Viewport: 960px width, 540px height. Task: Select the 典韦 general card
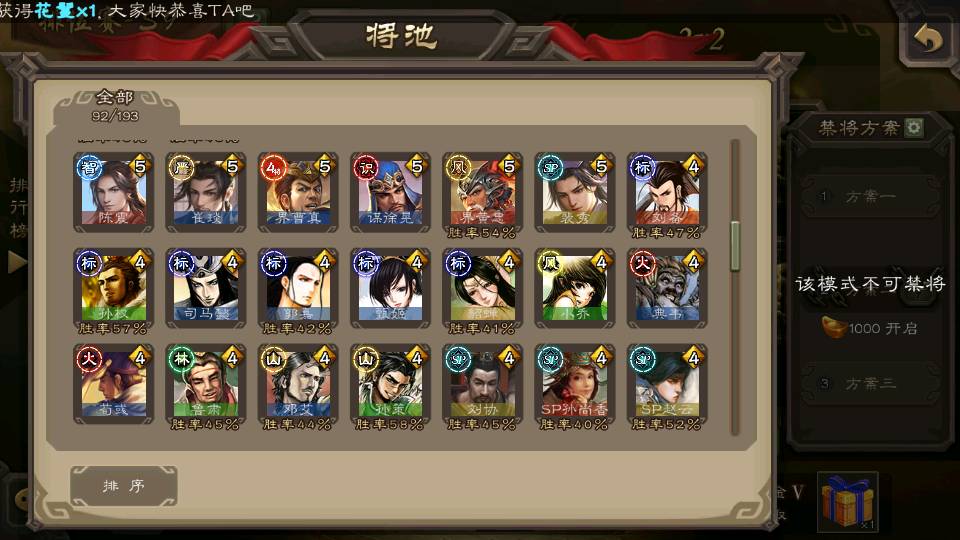[666, 287]
